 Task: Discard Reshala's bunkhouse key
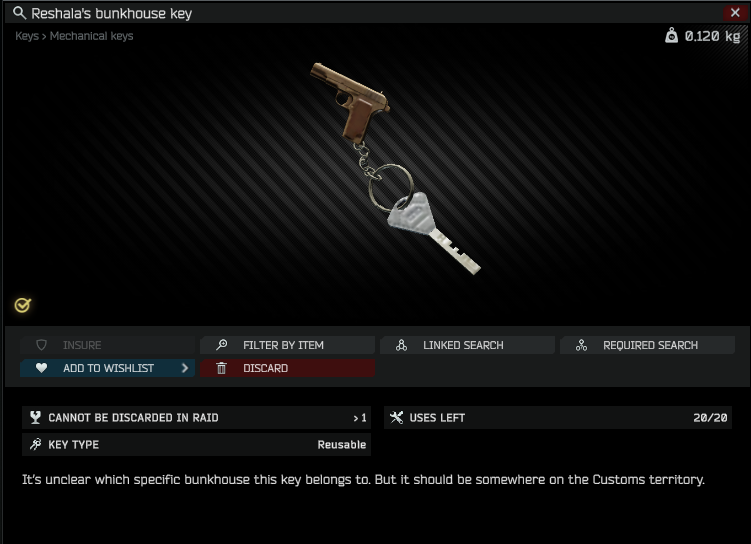287,368
